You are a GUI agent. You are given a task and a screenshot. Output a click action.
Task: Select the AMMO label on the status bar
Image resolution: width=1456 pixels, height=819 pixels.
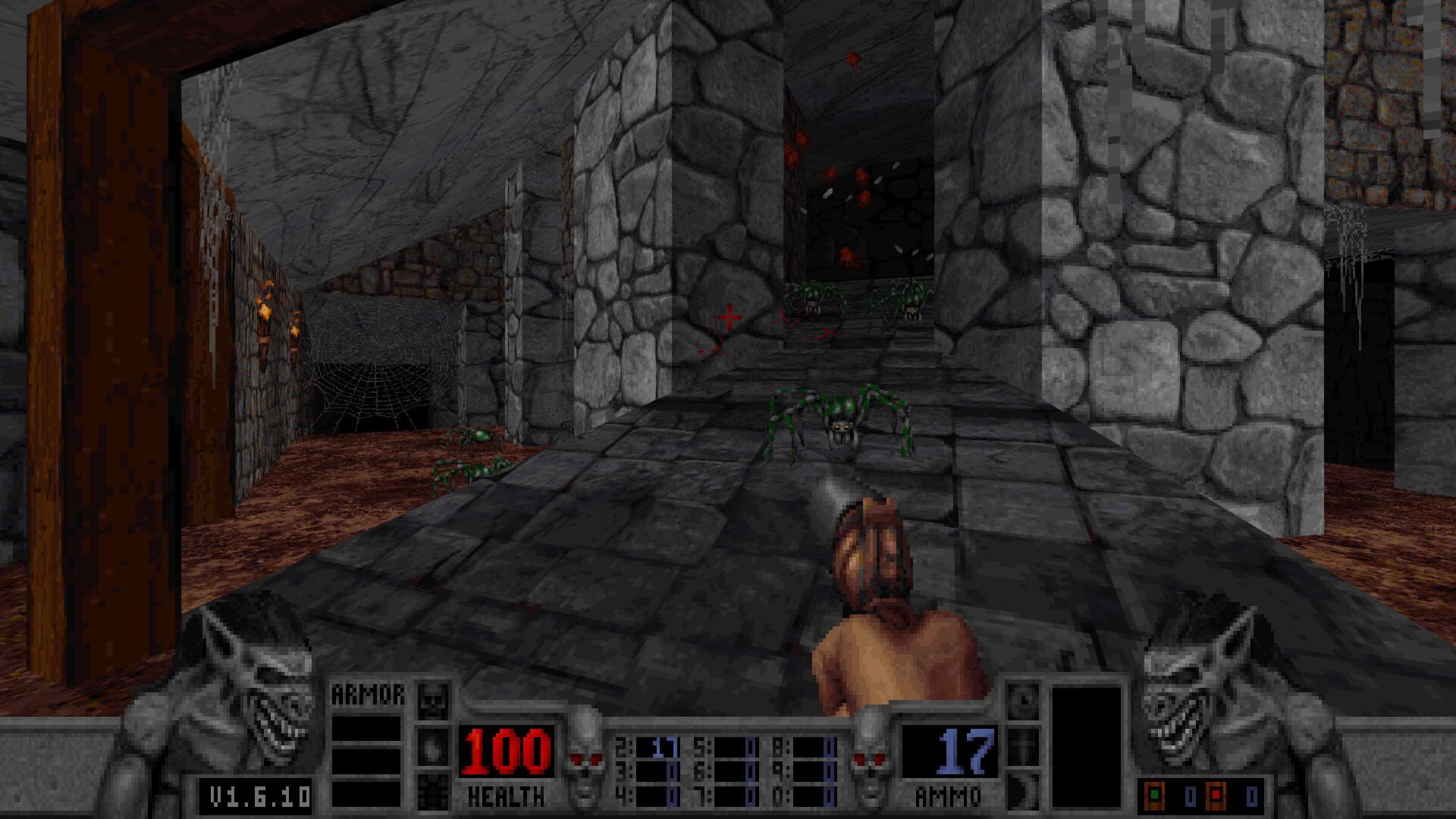[x=948, y=795]
